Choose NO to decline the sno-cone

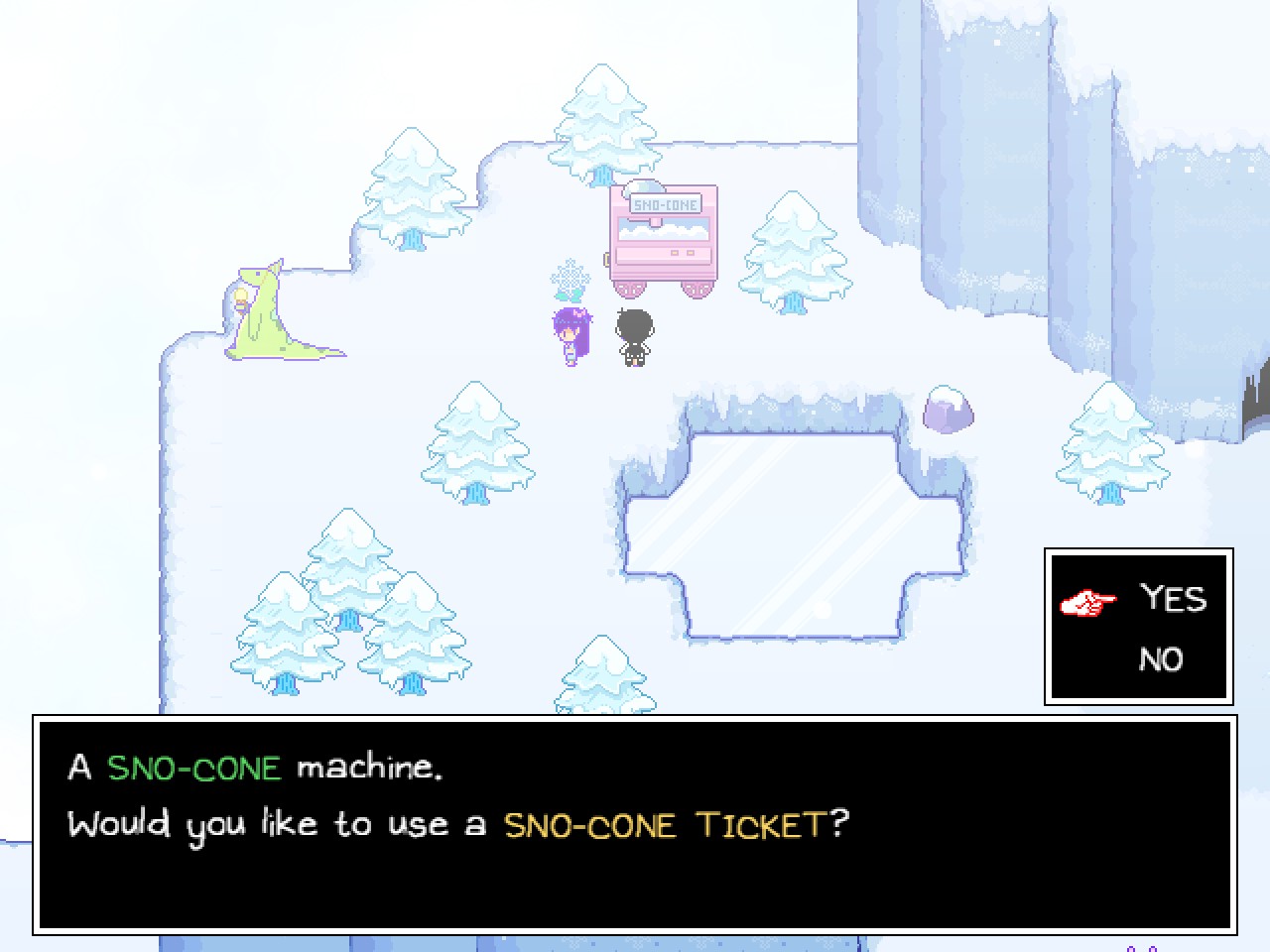tap(1161, 658)
